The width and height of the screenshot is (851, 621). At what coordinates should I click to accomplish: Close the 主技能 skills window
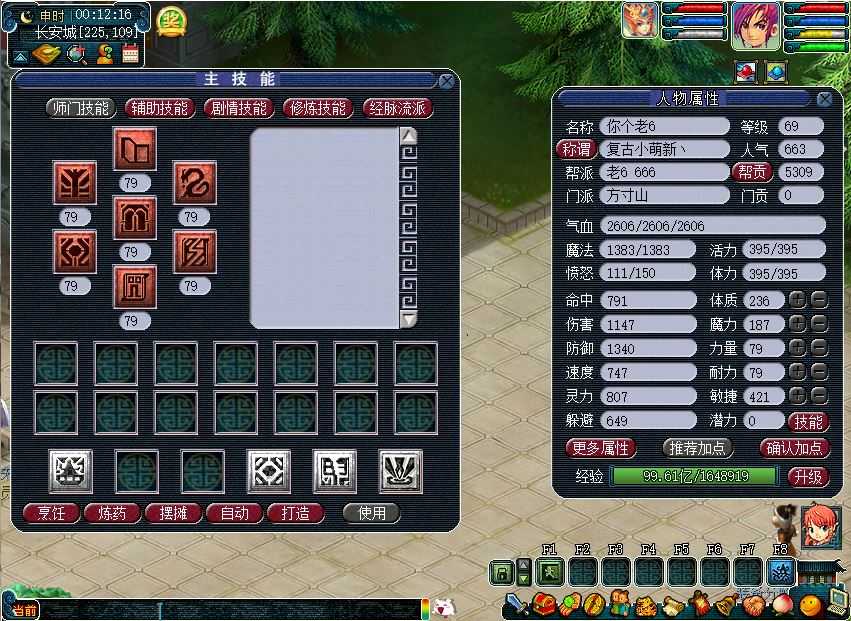coord(446,81)
